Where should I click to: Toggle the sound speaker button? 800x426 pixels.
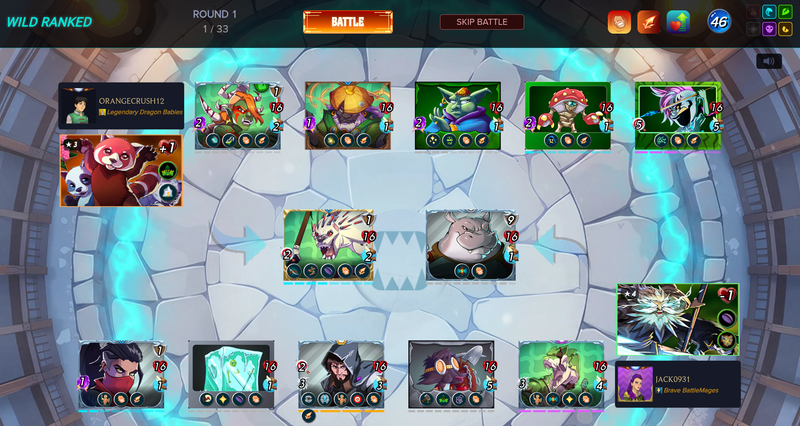(768, 61)
